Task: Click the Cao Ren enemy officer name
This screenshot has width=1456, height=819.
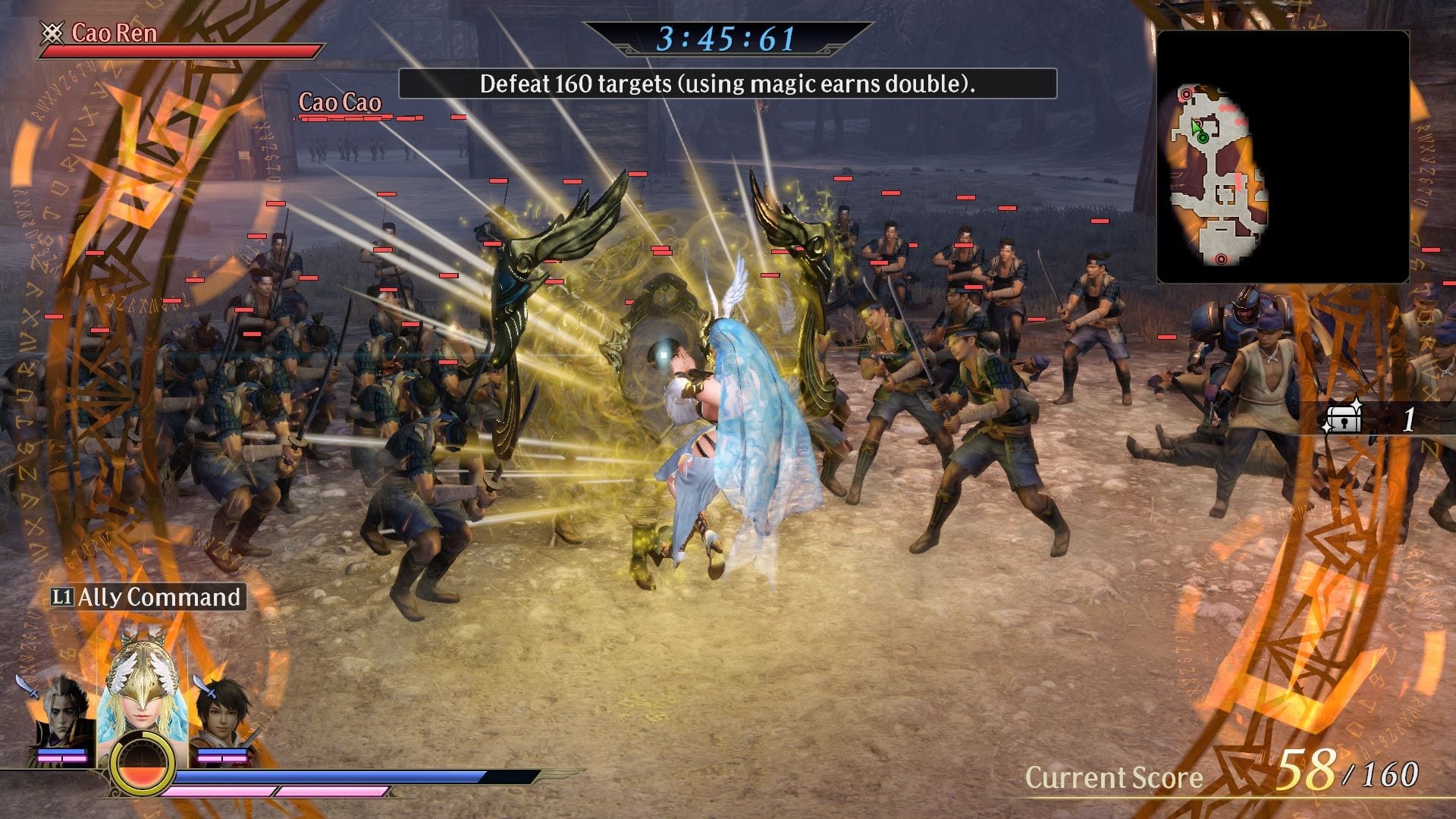Action: (x=114, y=33)
